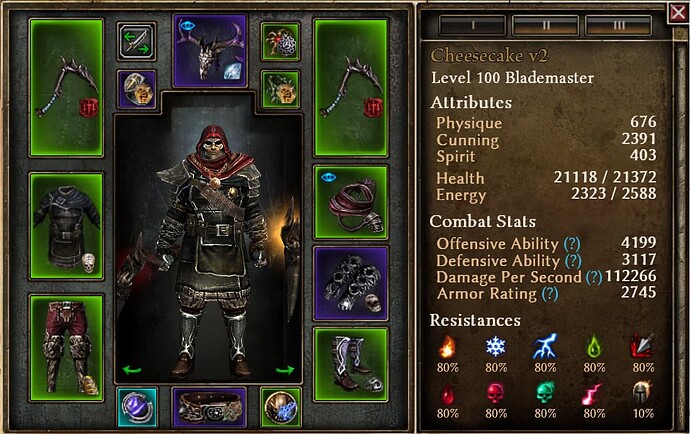Choose the purple orb ring slot
The image size is (690, 434).
137,407
